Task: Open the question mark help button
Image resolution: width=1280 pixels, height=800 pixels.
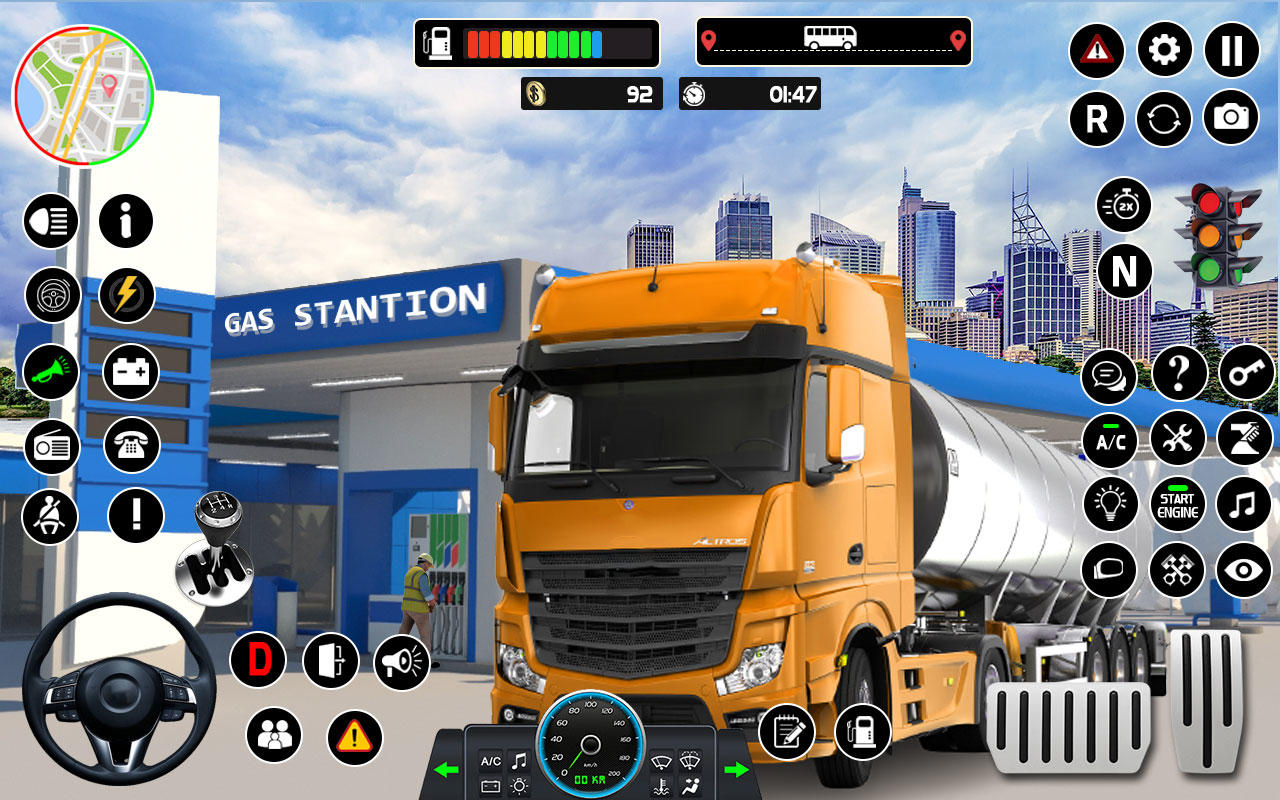Action: point(1179,373)
